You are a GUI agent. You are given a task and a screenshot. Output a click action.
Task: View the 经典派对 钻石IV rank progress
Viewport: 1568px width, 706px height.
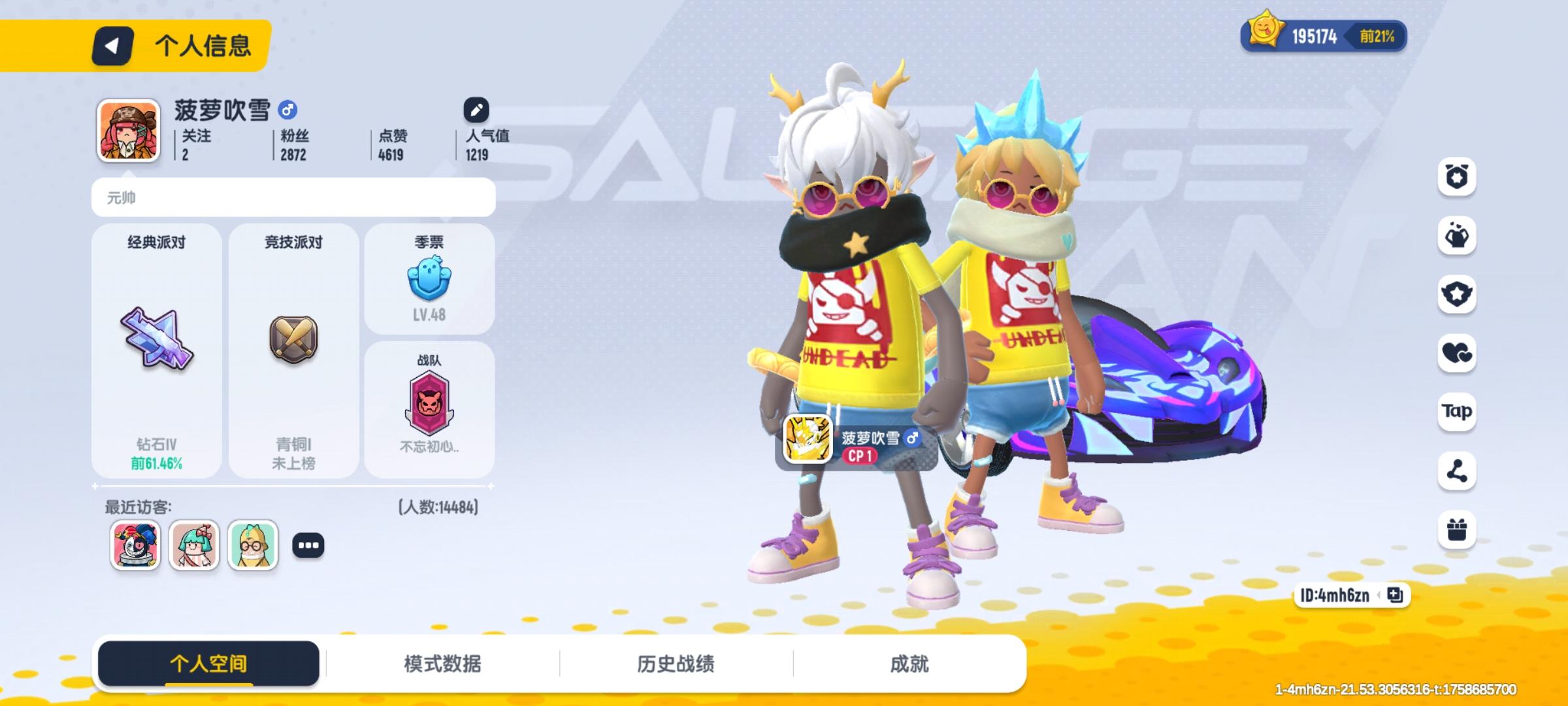[157, 353]
